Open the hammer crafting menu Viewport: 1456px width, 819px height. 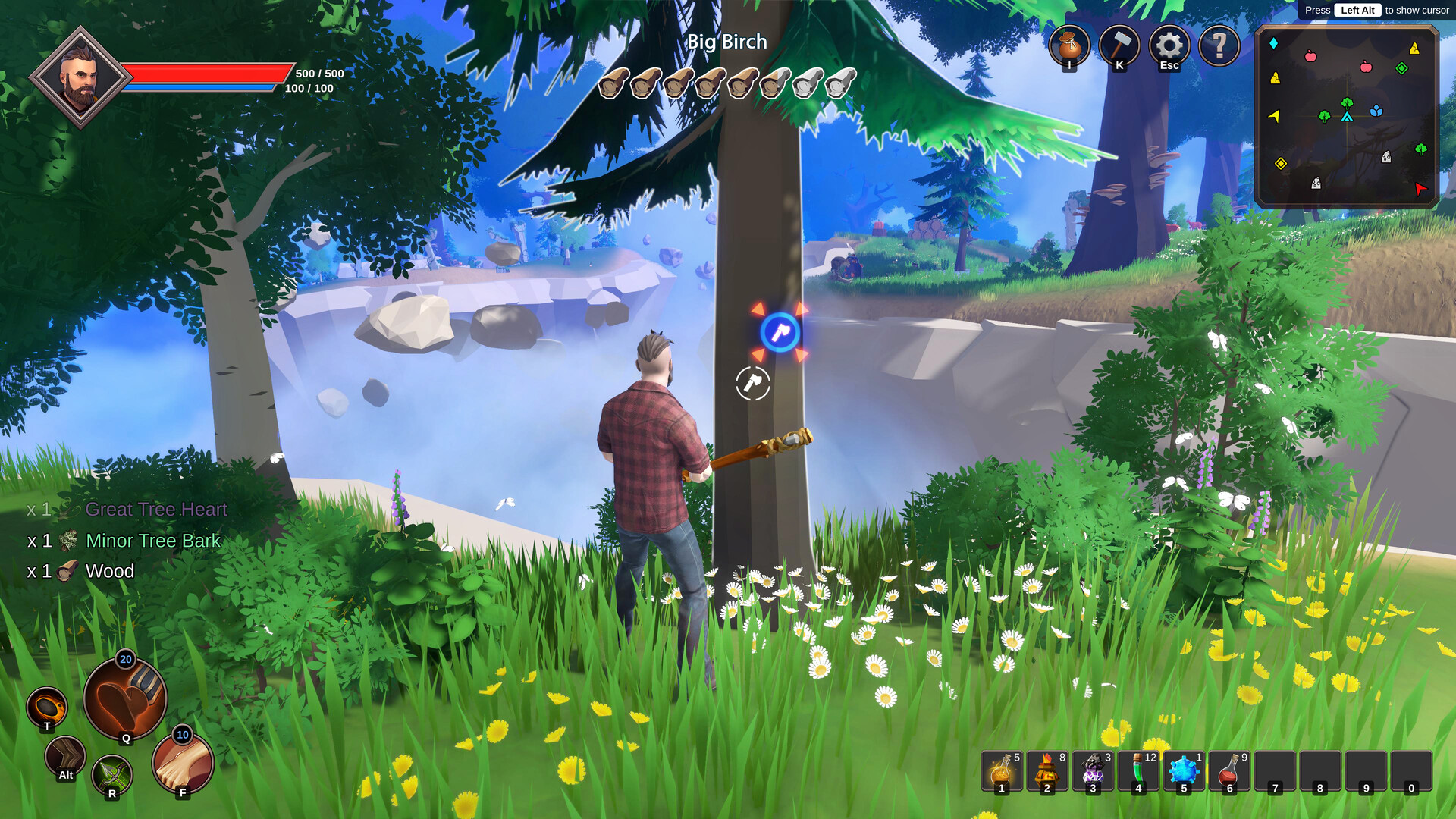[x=1119, y=45]
